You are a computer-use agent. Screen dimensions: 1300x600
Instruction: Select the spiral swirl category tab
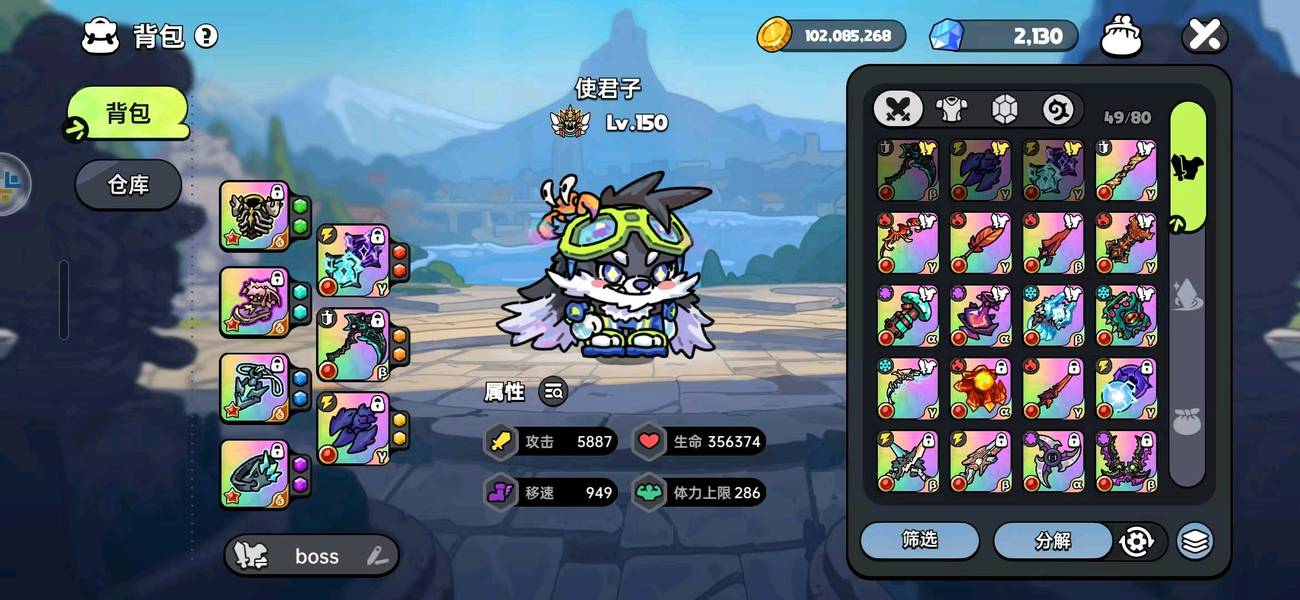point(1057,109)
